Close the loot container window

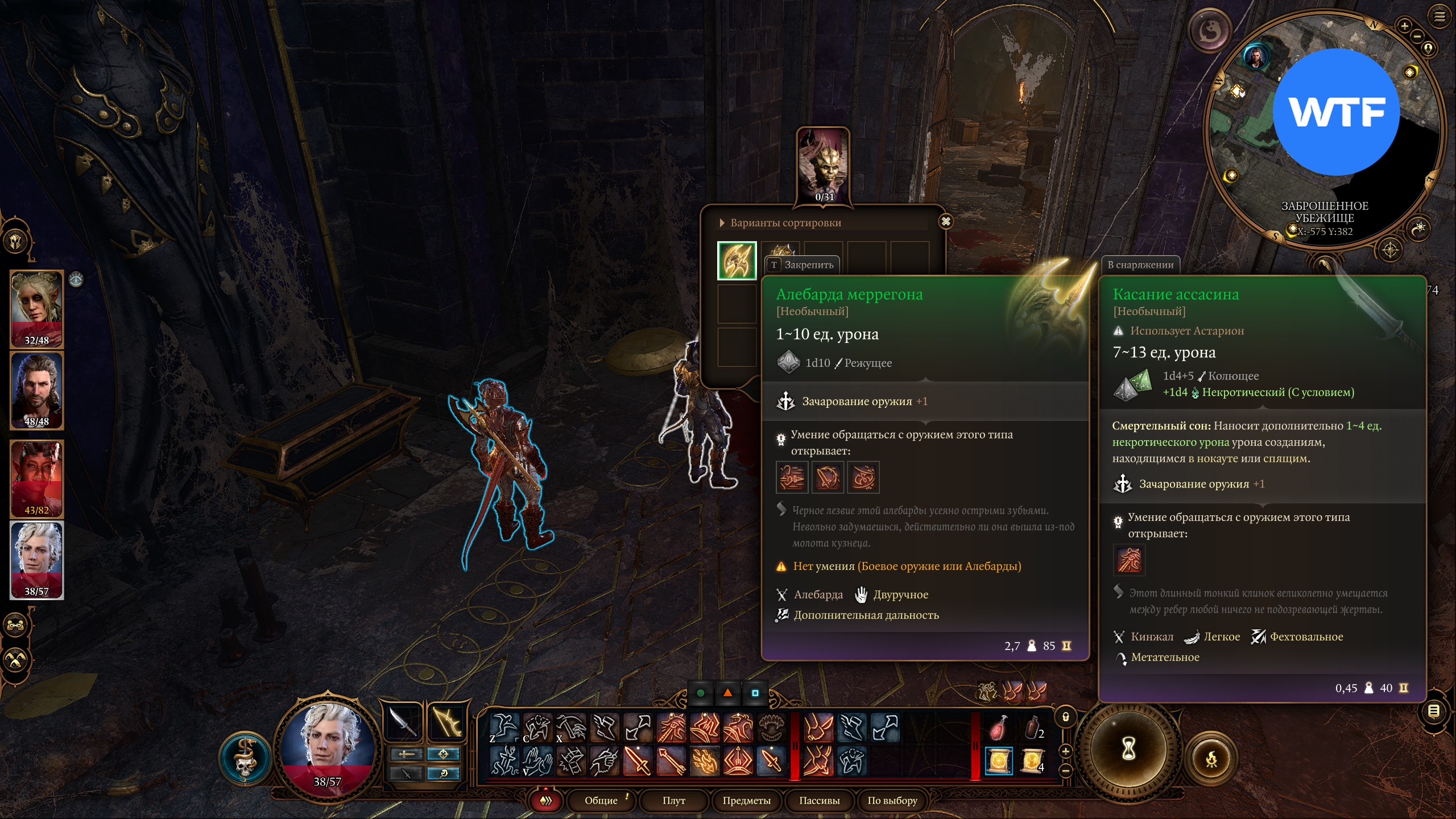pyautogui.click(x=946, y=222)
